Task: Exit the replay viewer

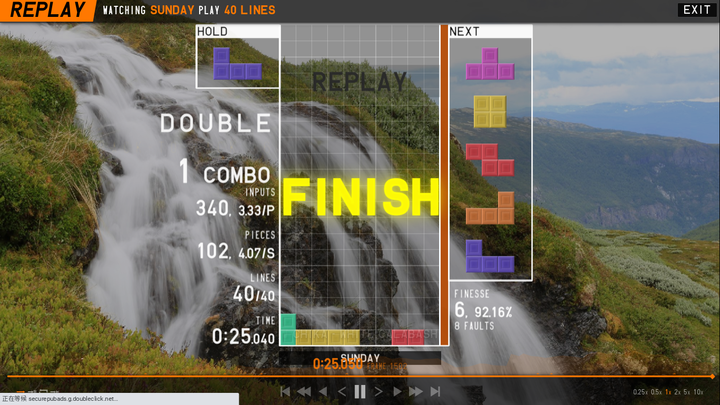Action: click(x=696, y=10)
